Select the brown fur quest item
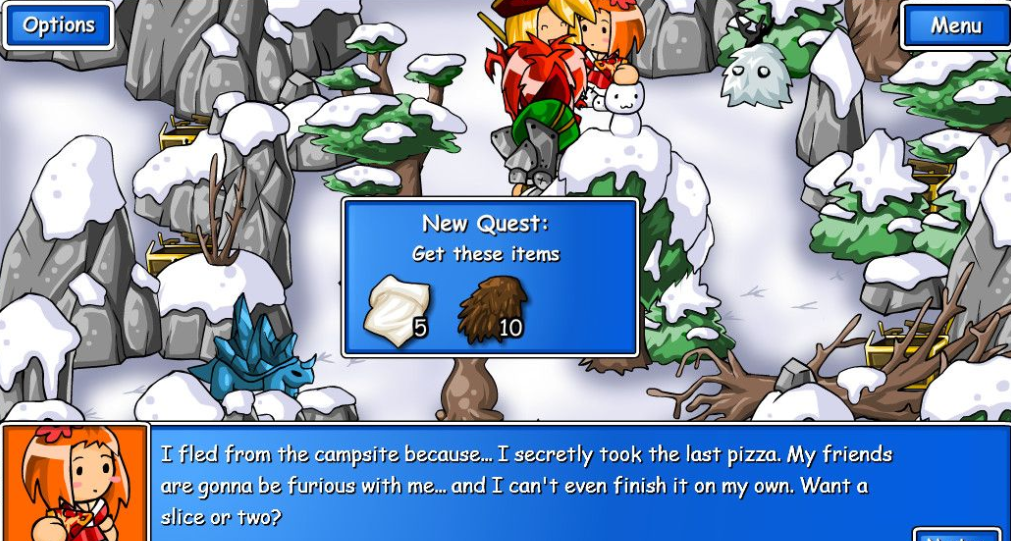 [x=492, y=309]
